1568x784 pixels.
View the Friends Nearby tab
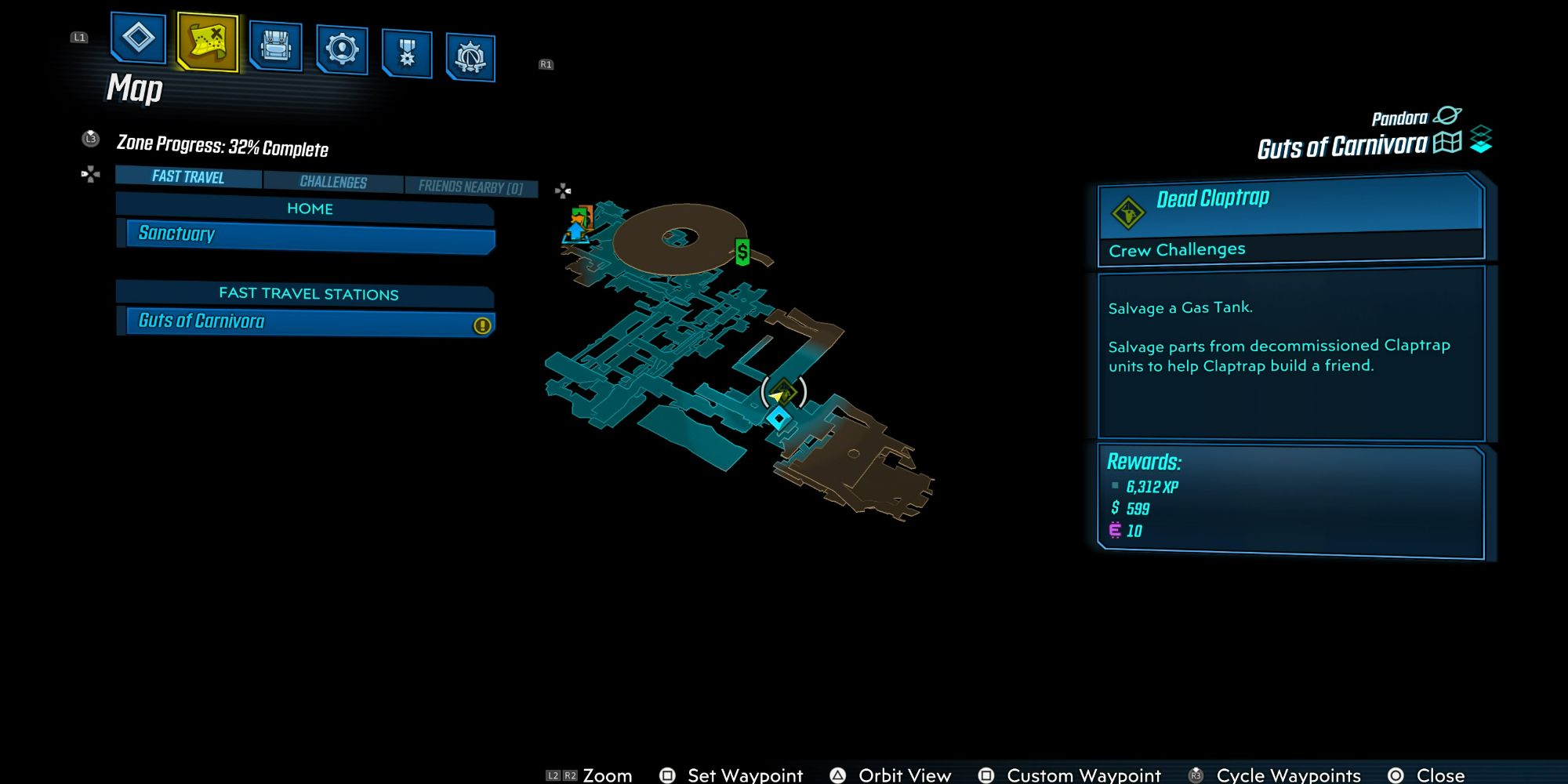470,187
